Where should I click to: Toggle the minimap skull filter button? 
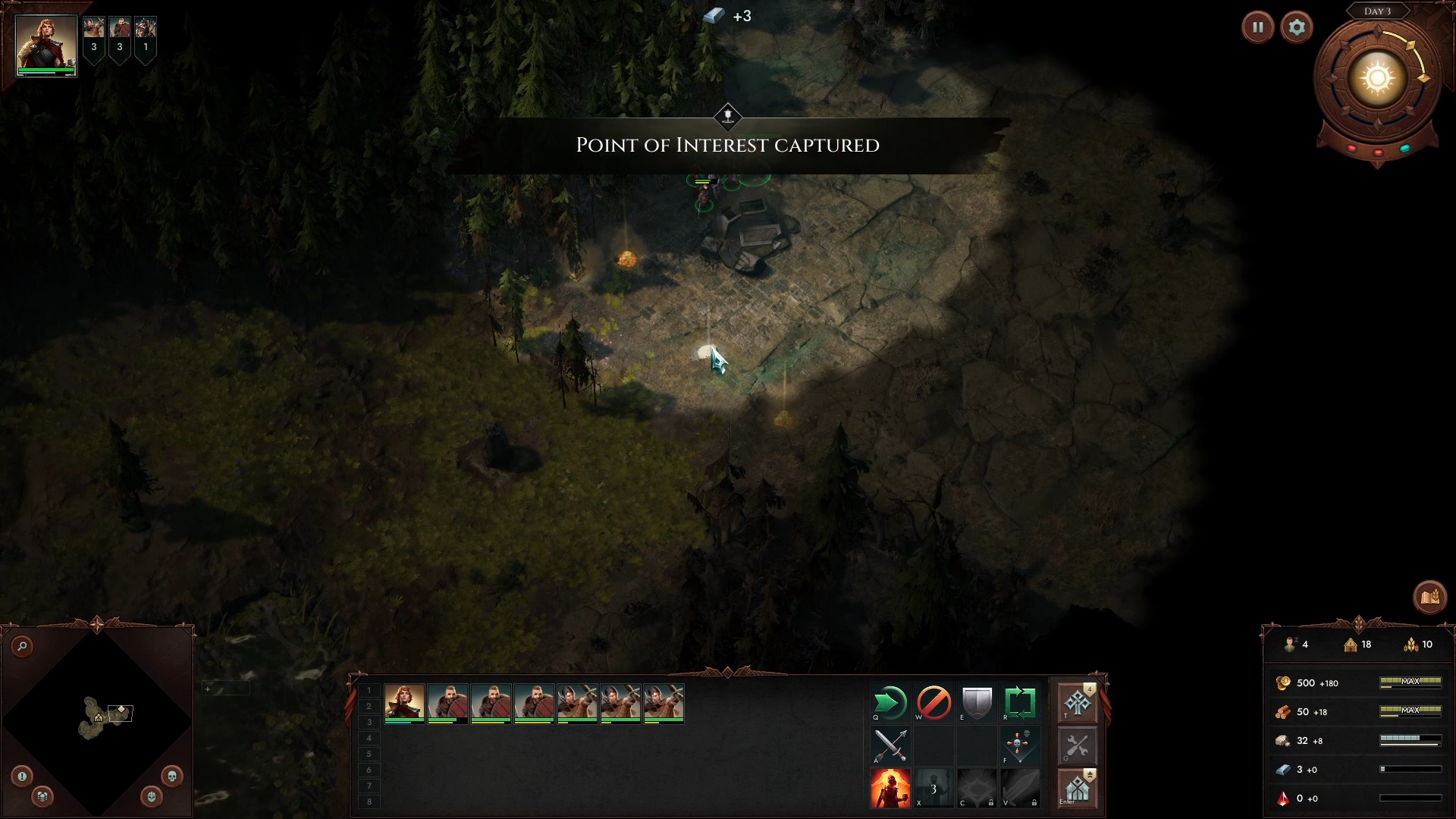coord(171,776)
